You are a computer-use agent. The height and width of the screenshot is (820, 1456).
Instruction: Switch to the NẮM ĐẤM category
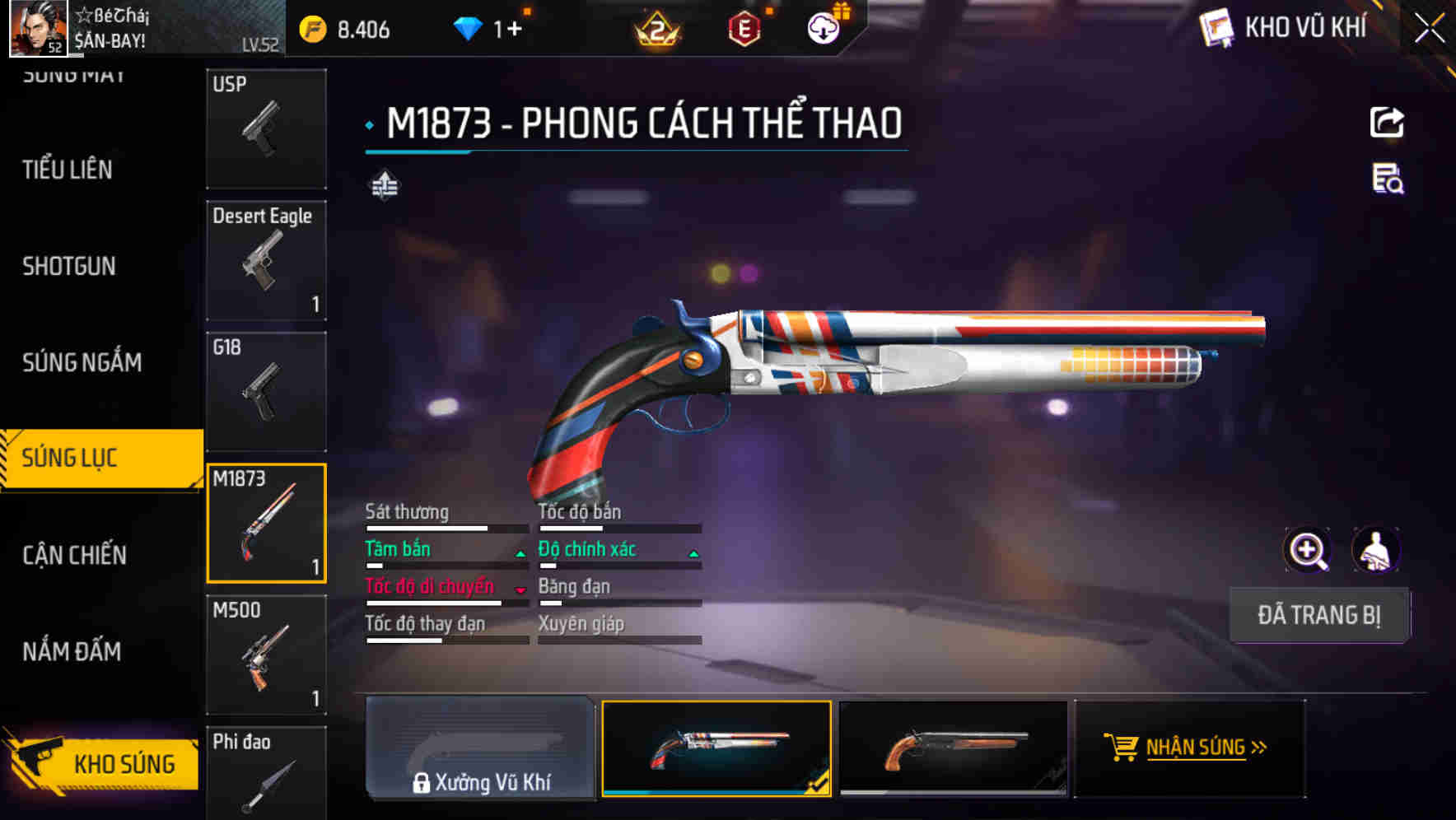[72, 651]
